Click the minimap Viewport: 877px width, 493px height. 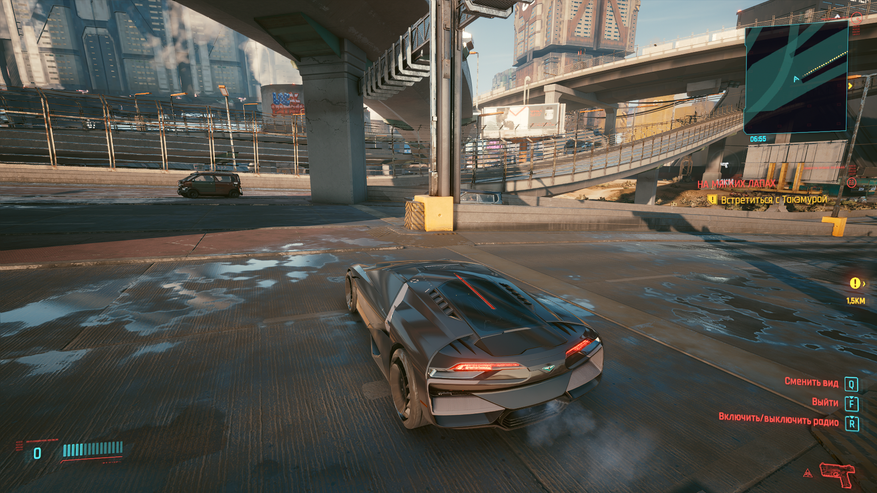pos(796,76)
